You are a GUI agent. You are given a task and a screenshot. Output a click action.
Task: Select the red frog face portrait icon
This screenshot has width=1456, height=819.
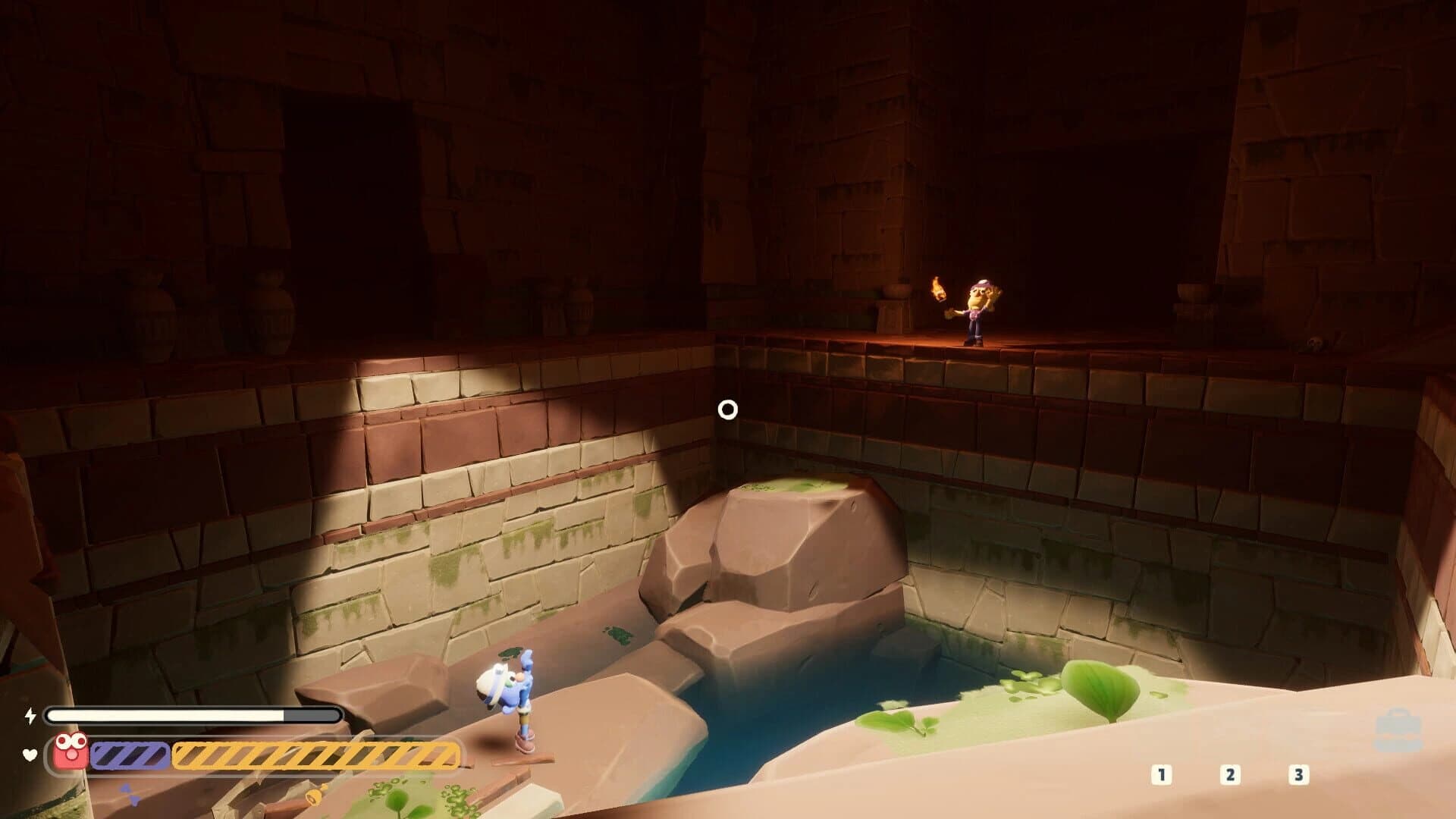(x=71, y=748)
